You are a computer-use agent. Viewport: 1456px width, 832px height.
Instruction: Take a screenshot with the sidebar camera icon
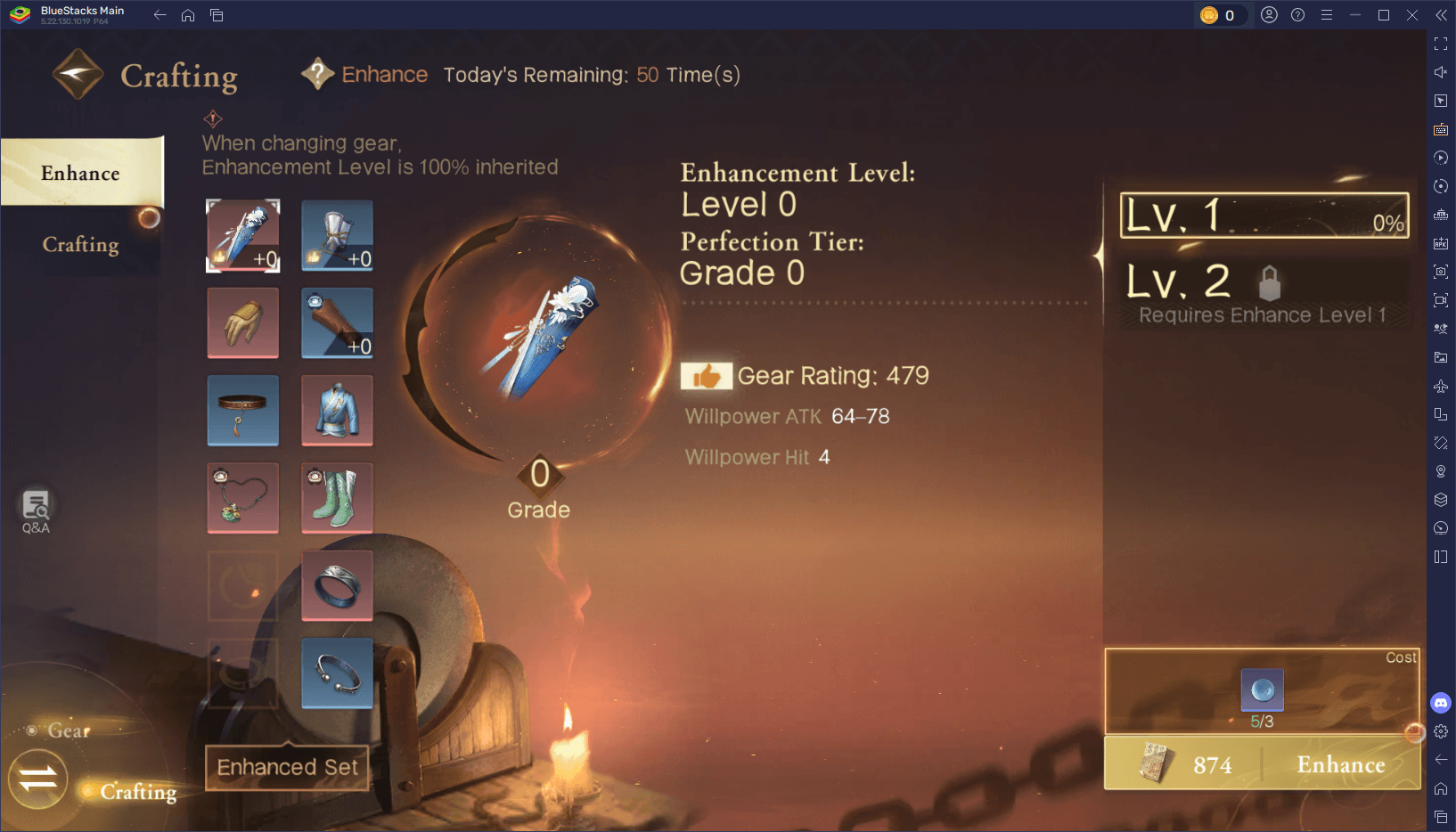point(1441,272)
